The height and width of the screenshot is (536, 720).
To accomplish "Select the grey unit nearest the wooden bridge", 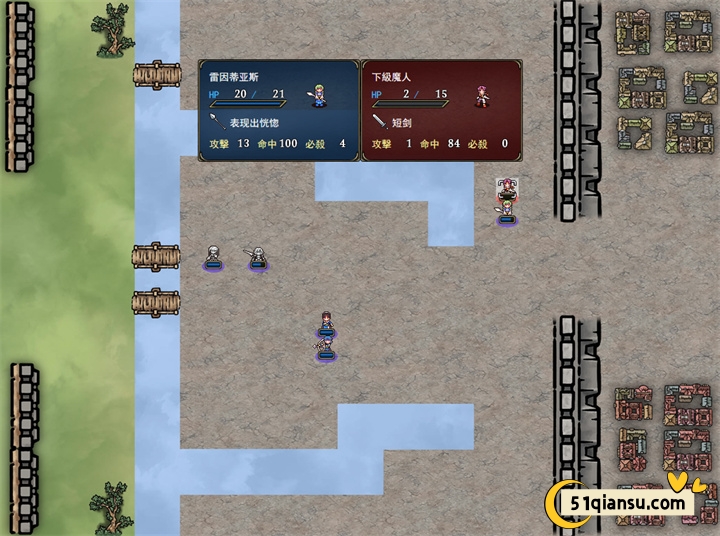I will coord(212,256).
